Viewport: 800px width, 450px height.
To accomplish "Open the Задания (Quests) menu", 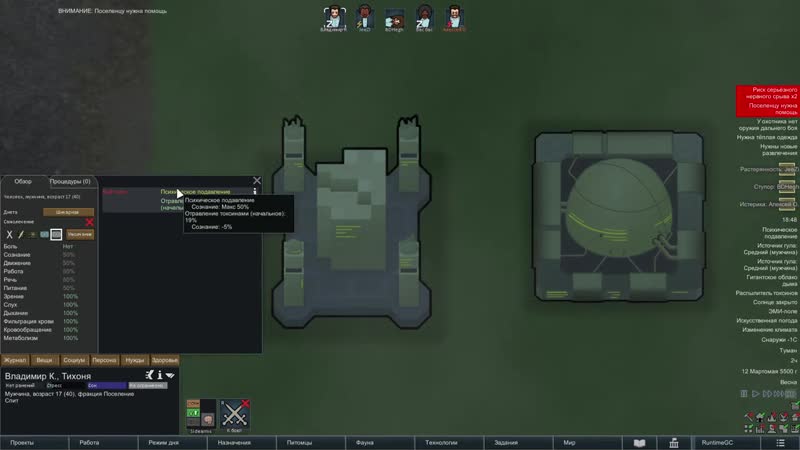I will [506, 442].
